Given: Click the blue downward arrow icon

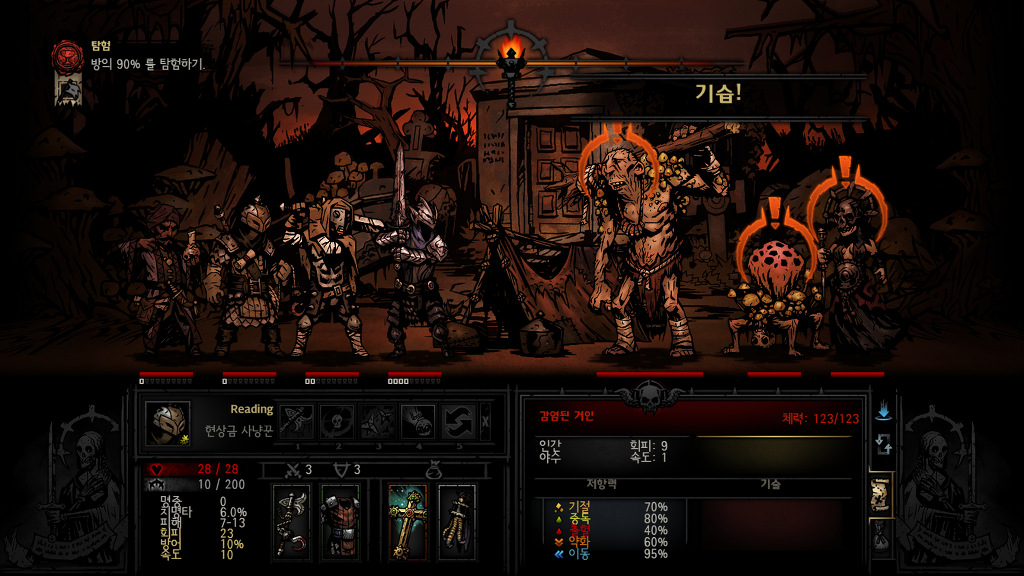Looking at the screenshot, I should click(882, 411).
